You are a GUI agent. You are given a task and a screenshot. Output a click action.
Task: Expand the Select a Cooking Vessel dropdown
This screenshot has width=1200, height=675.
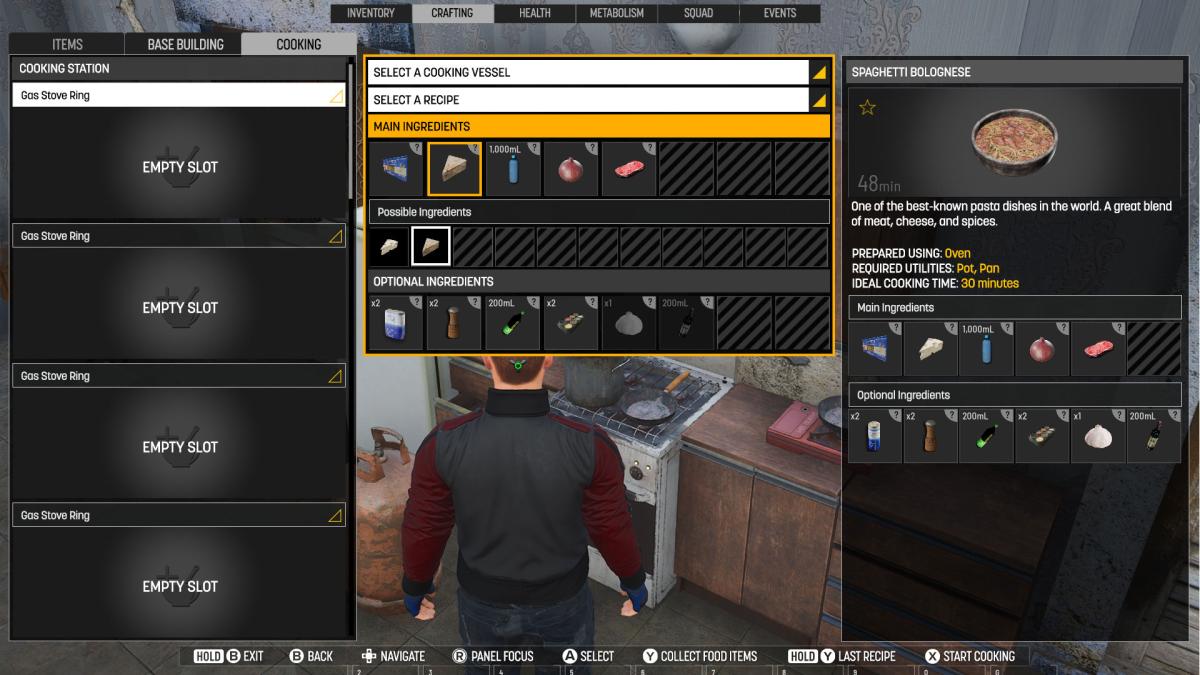point(598,72)
